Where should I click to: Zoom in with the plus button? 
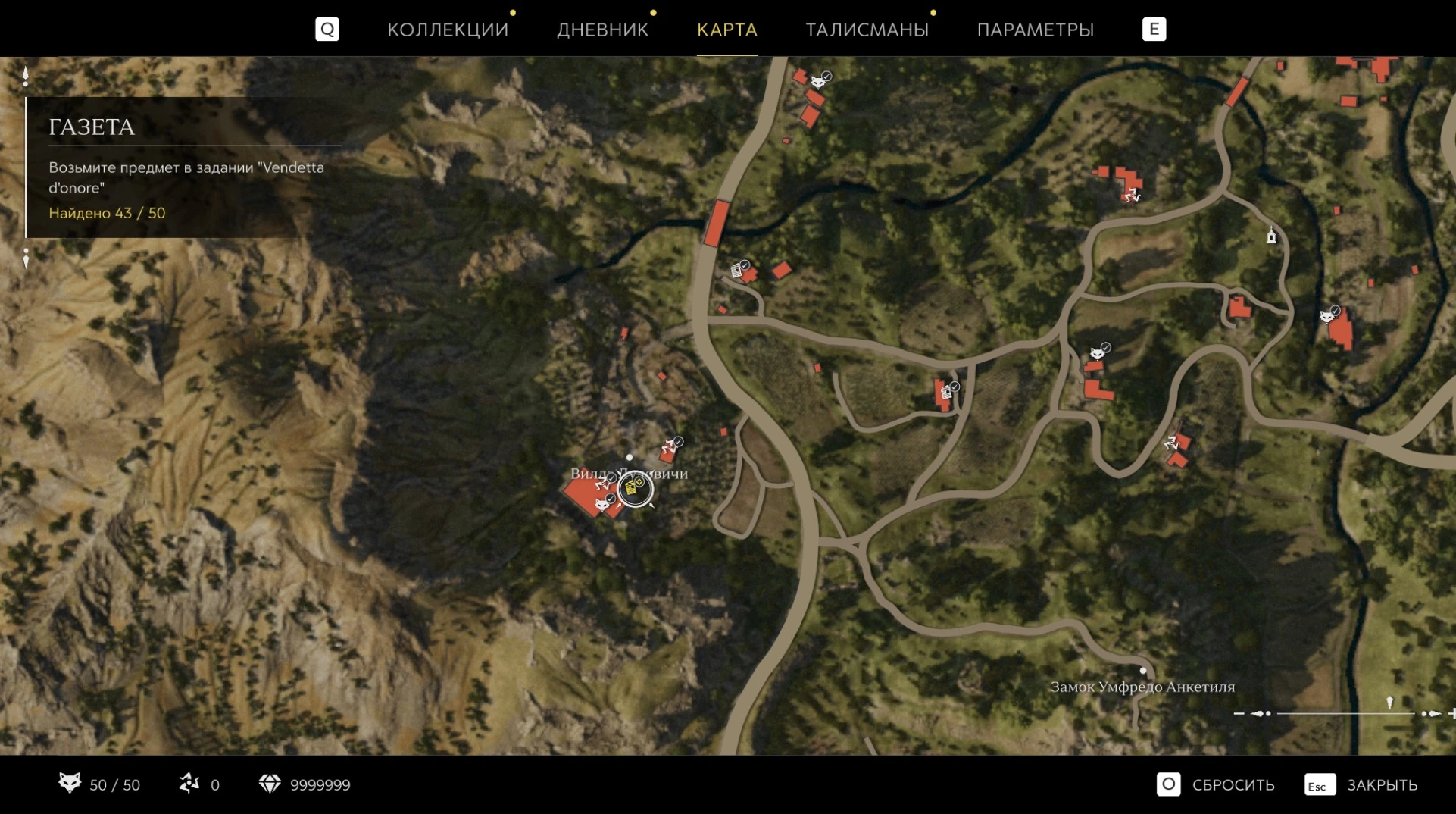tap(1451, 713)
